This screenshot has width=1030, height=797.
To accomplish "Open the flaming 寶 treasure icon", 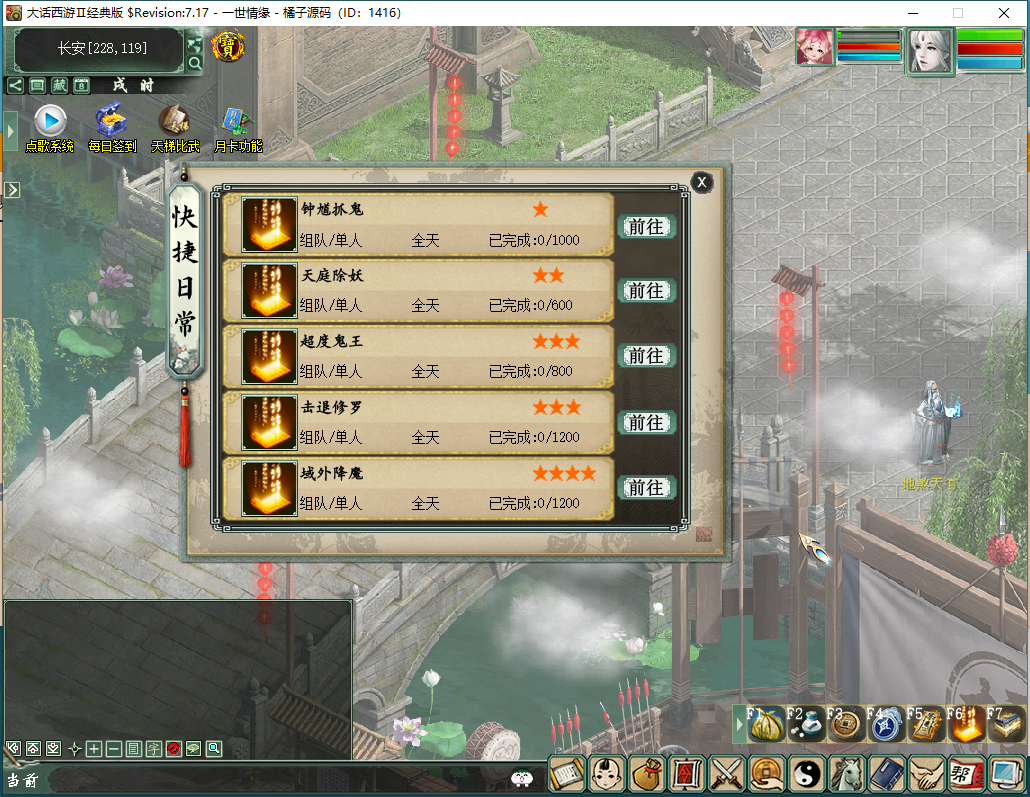I will click(x=229, y=46).
